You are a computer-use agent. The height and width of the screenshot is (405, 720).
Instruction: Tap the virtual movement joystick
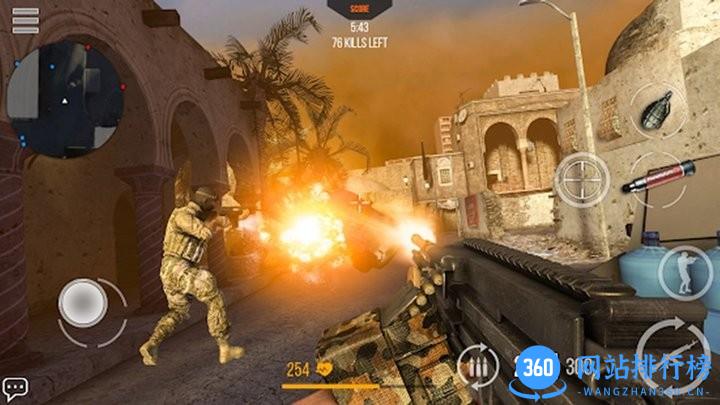(x=85, y=301)
